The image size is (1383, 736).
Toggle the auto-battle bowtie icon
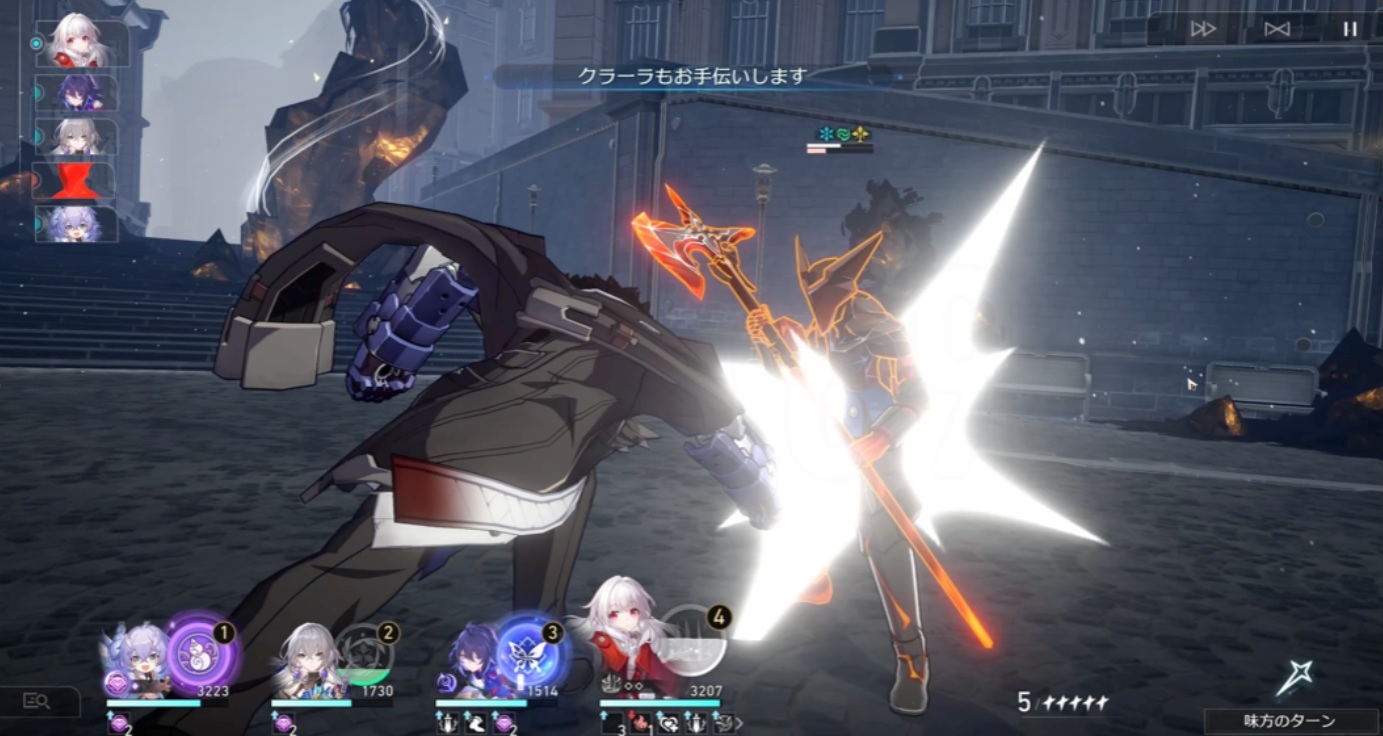tap(1277, 29)
